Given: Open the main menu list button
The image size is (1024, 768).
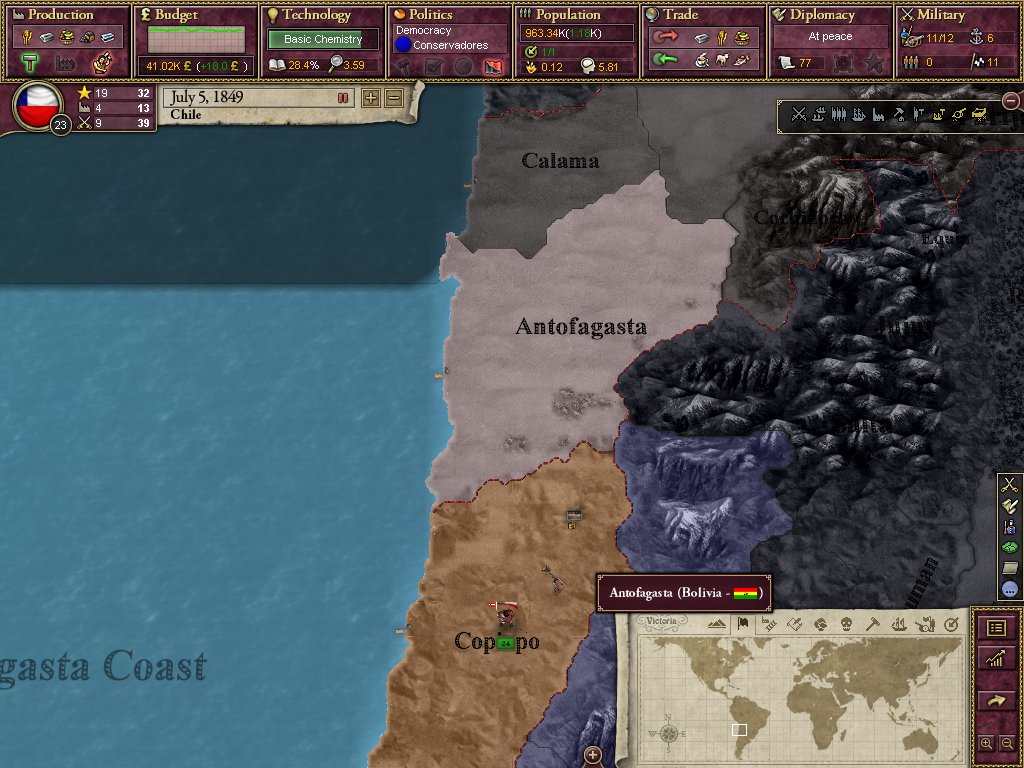Looking at the screenshot, I should [x=996, y=628].
